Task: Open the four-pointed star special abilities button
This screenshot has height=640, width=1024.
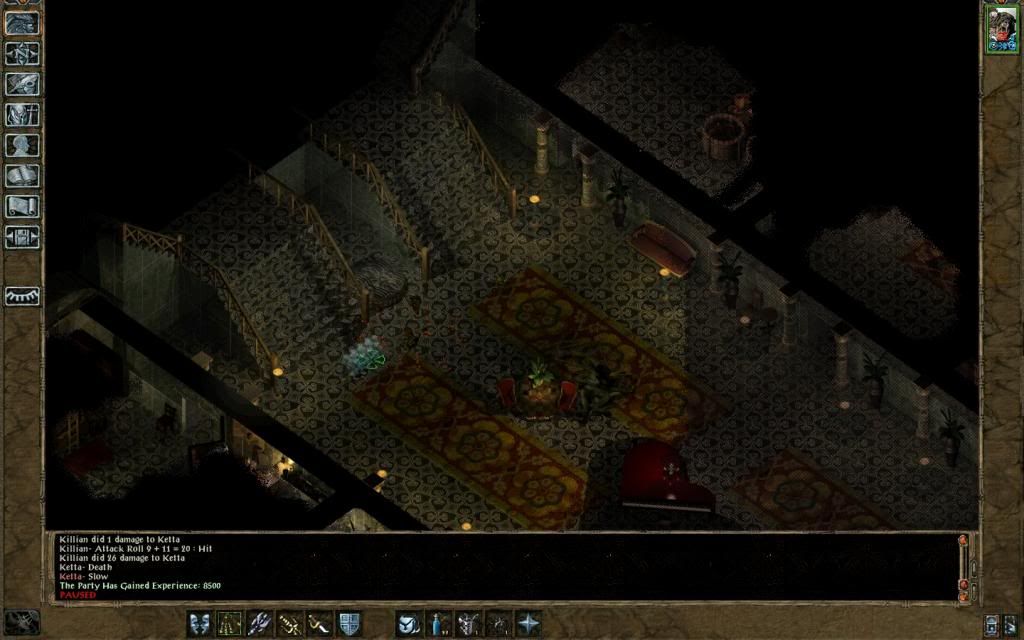Action: [x=527, y=623]
